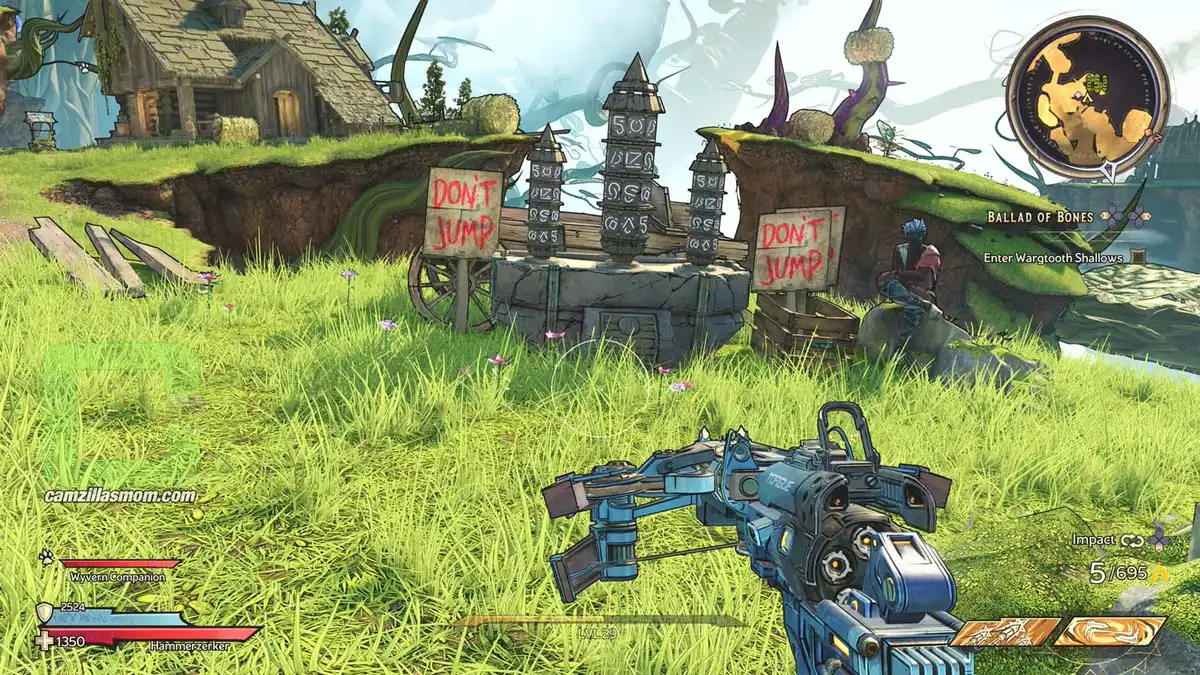Activate the orange whirlwind action skill
This screenshot has height=675, width=1200.
click(1110, 631)
